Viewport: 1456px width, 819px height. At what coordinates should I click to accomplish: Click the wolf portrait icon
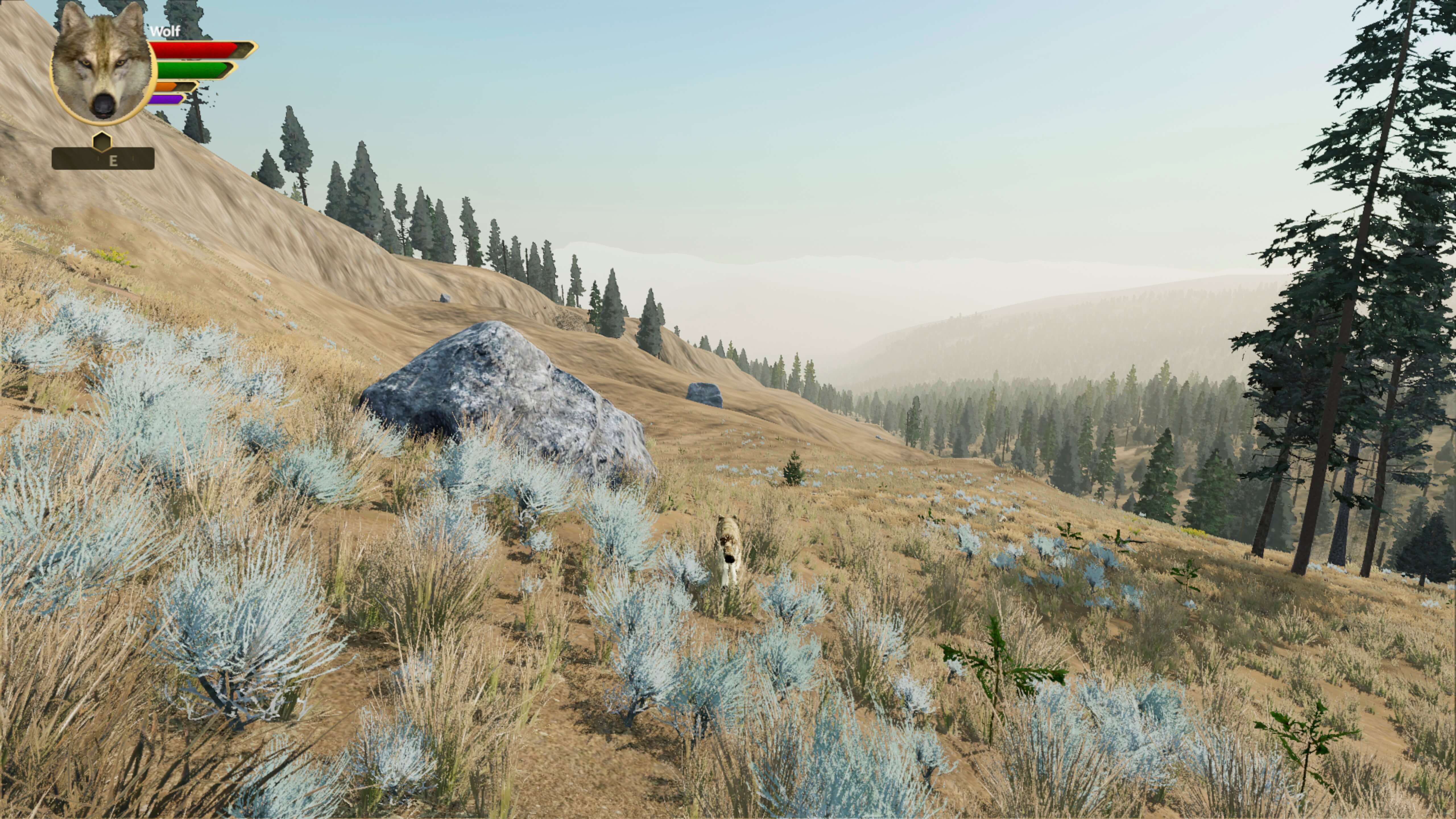(x=102, y=68)
